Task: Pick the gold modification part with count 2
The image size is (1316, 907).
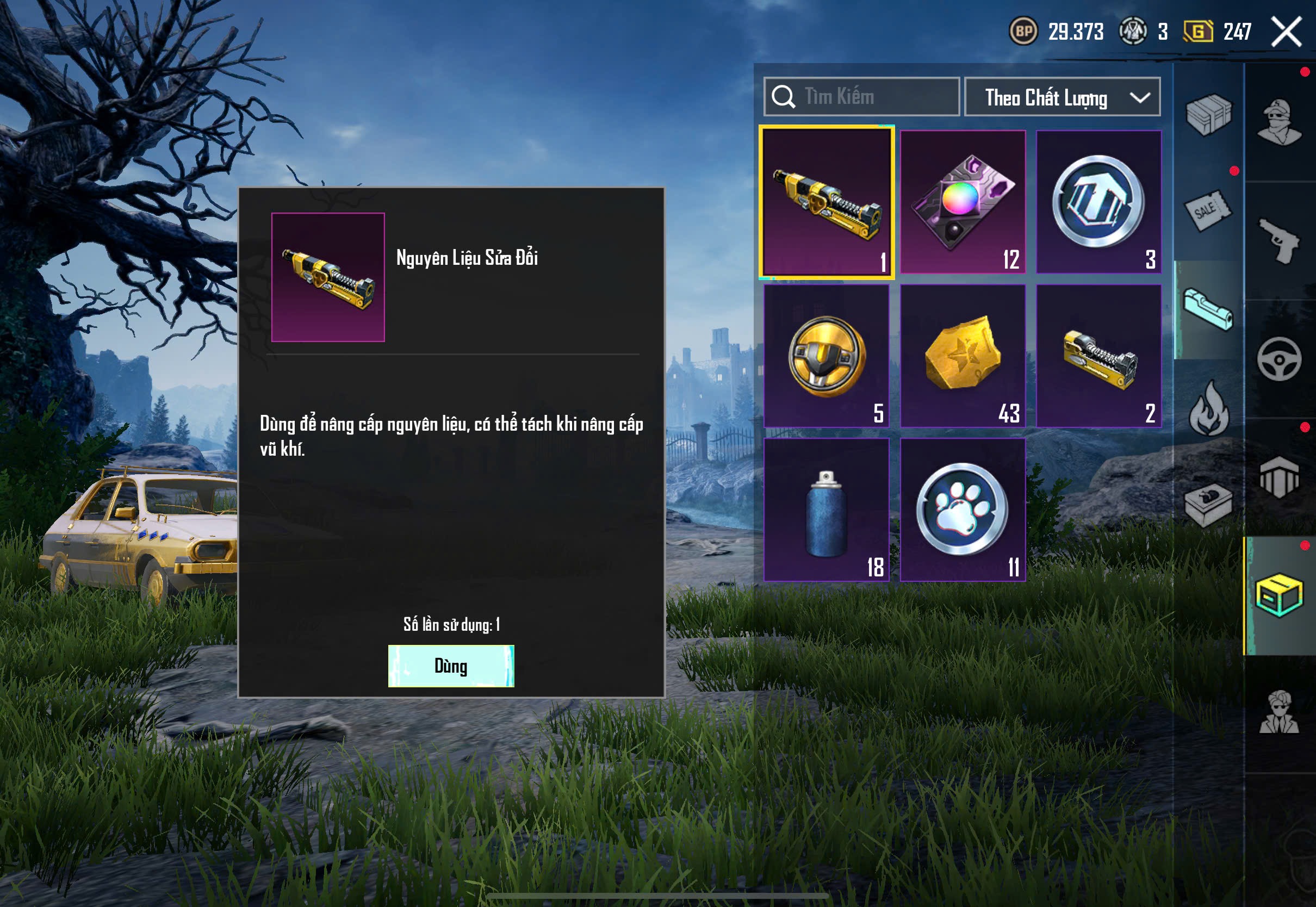Action: click(x=1098, y=356)
